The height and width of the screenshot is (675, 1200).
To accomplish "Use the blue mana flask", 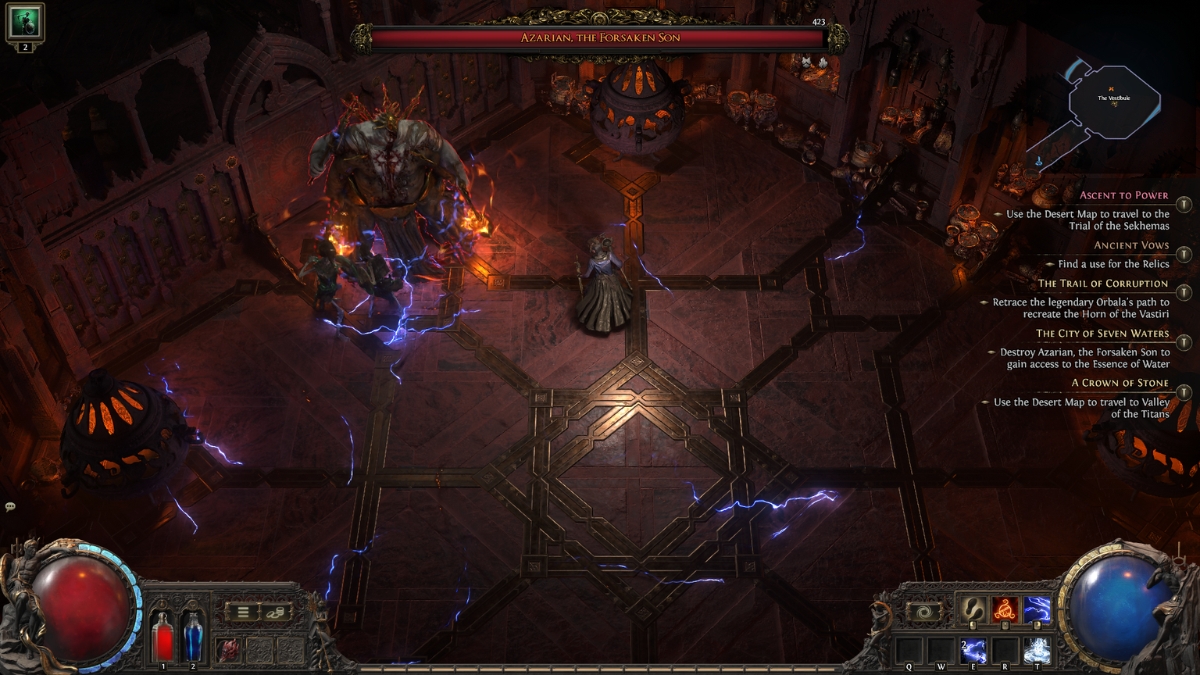I will (x=192, y=634).
